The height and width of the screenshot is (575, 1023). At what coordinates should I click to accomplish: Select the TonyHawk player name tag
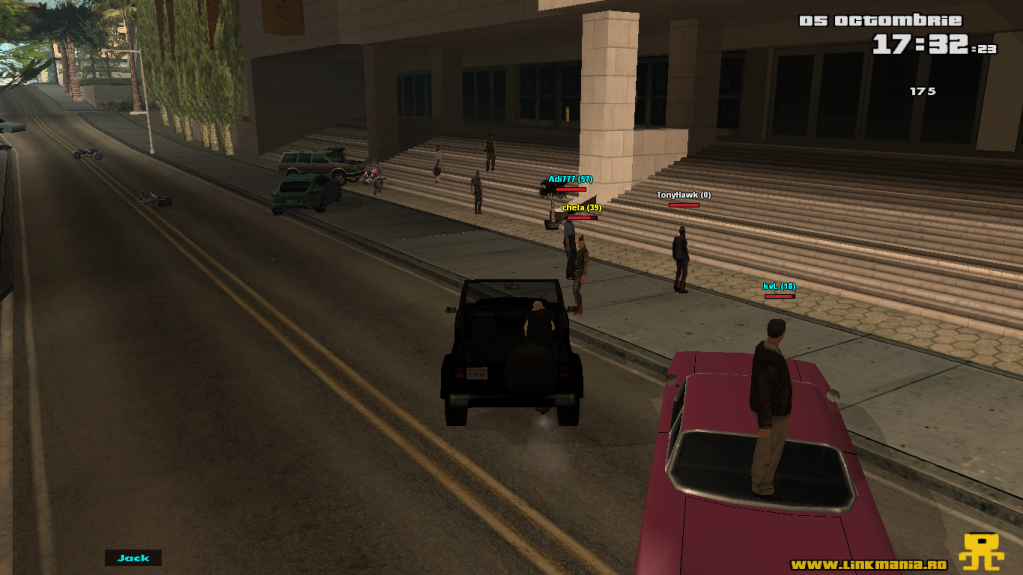pyautogui.click(x=684, y=194)
